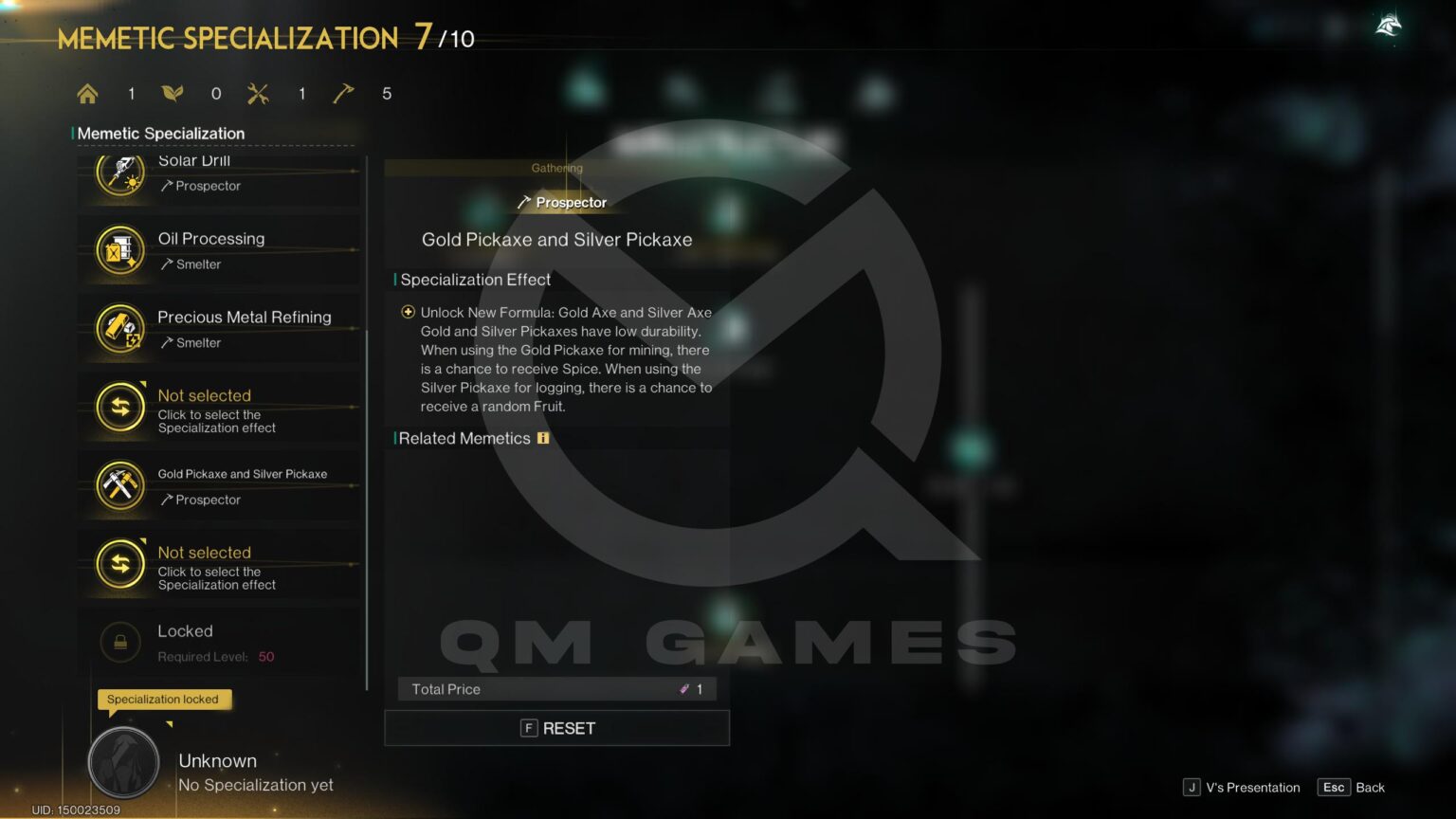Expand the Smelter label under Oil Processing
1456x819 pixels.
[191, 264]
